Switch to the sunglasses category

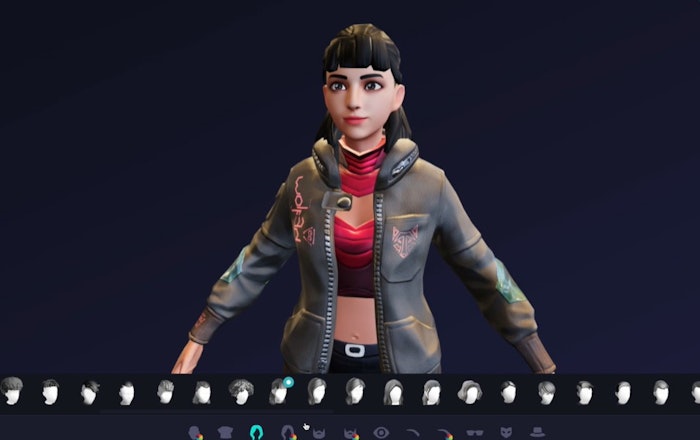(x=474, y=433)
